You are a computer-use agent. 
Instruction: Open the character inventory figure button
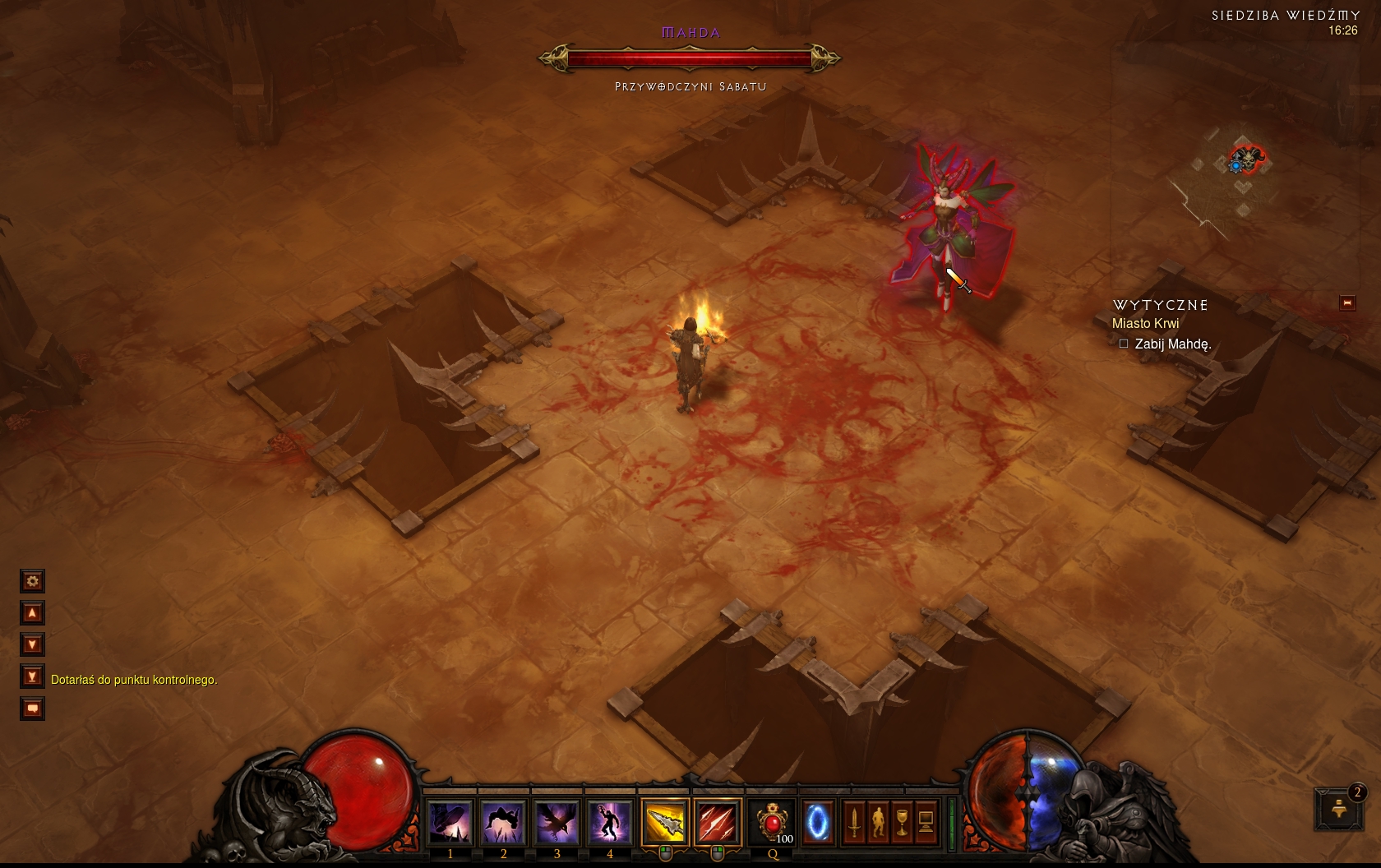(x=878, y=821)
